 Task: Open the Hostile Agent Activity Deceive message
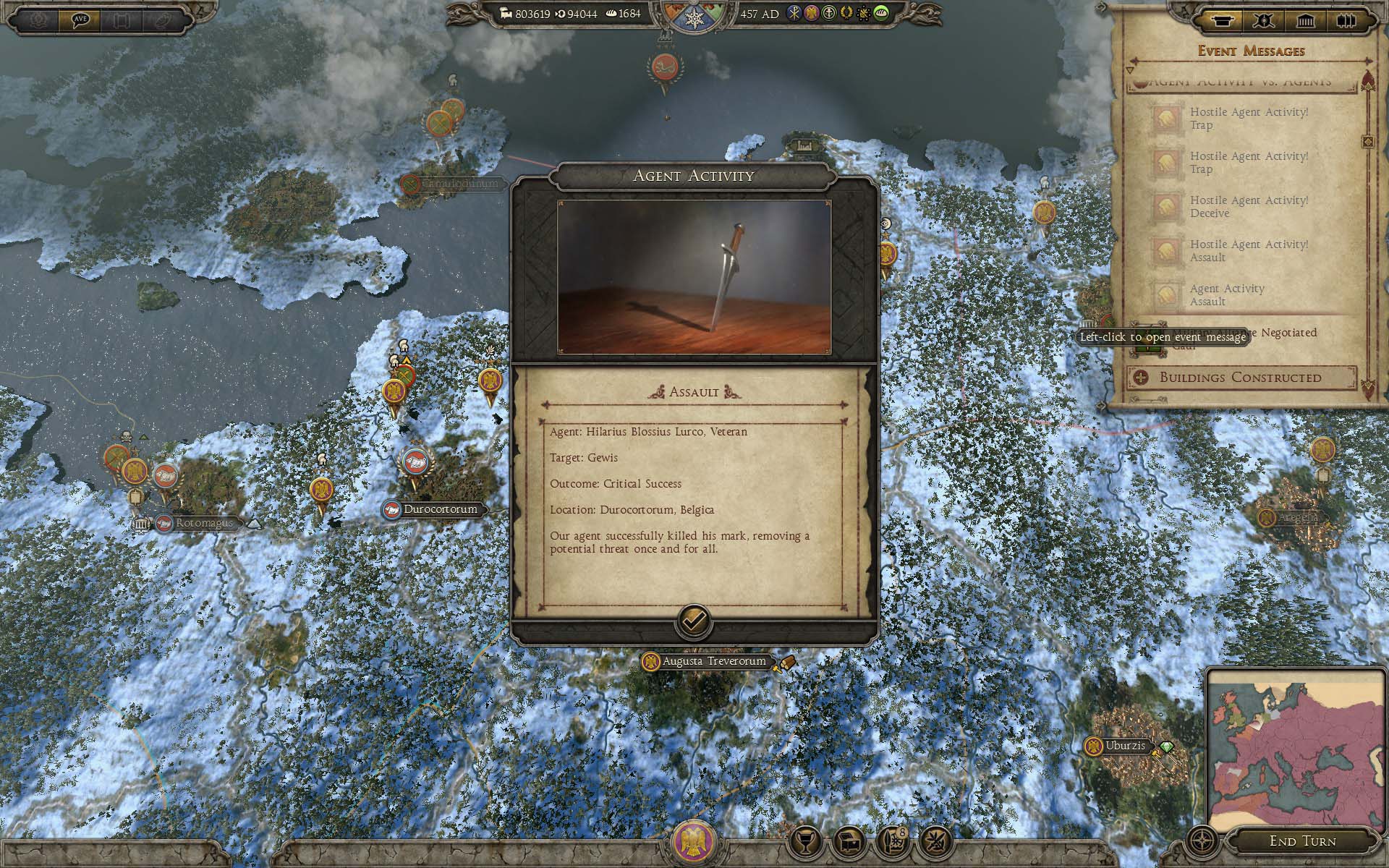tap(1249, 207)
